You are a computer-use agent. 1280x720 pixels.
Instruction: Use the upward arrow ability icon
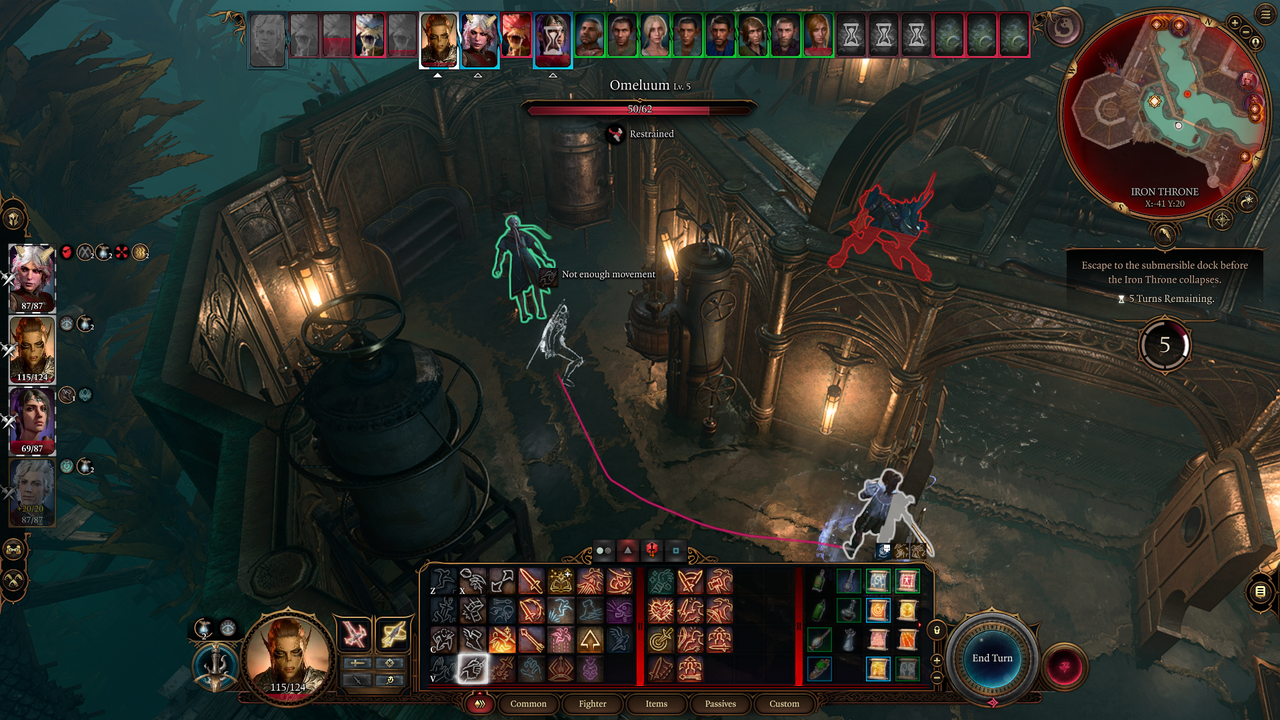[x=589, y=640]
